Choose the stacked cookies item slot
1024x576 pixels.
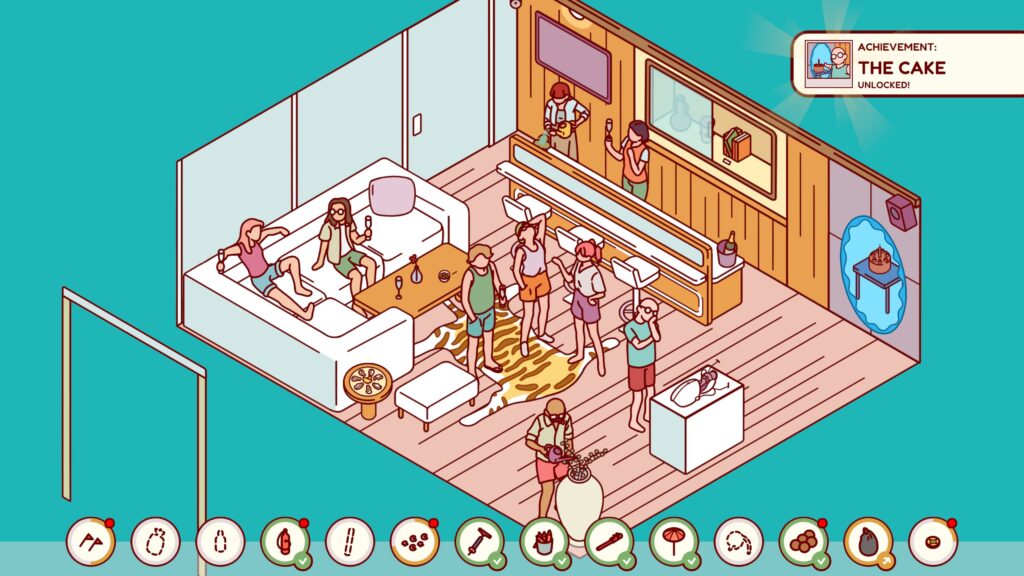[x=803, y=541]
